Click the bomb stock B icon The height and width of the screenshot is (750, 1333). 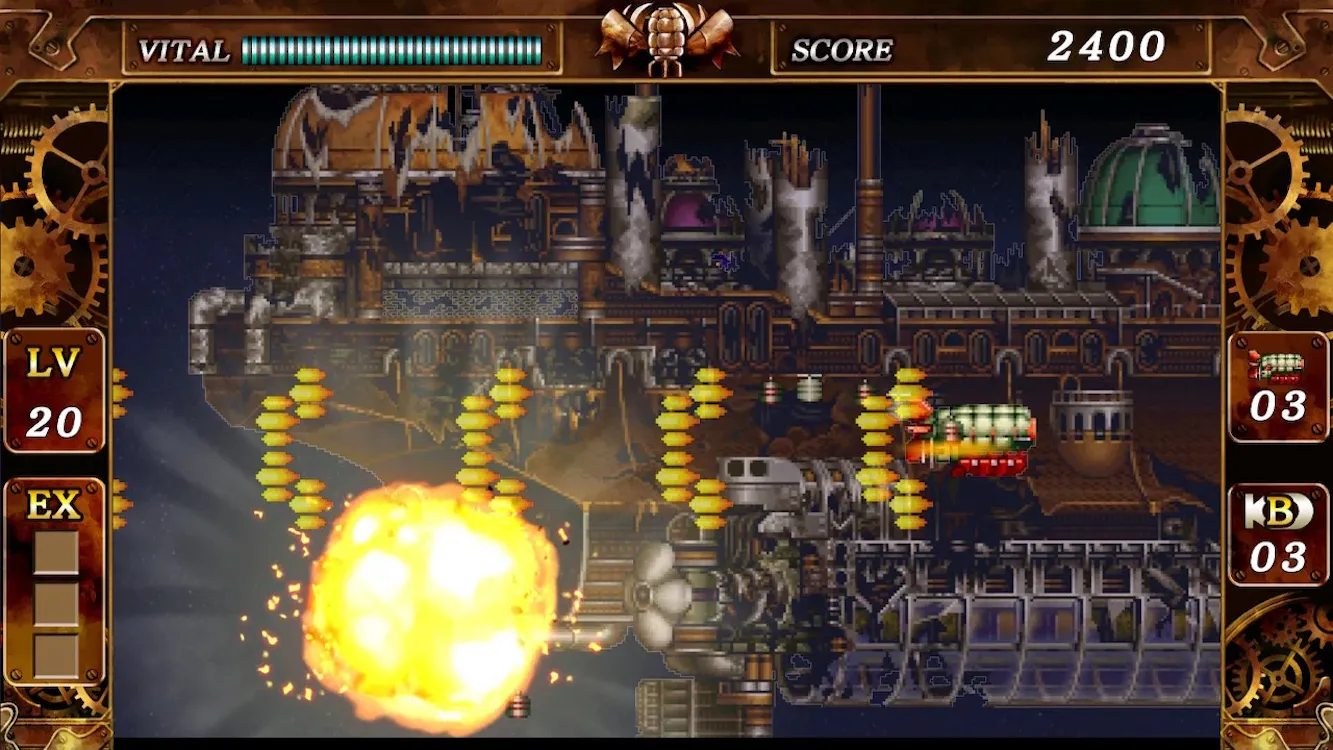point(1278,511)
